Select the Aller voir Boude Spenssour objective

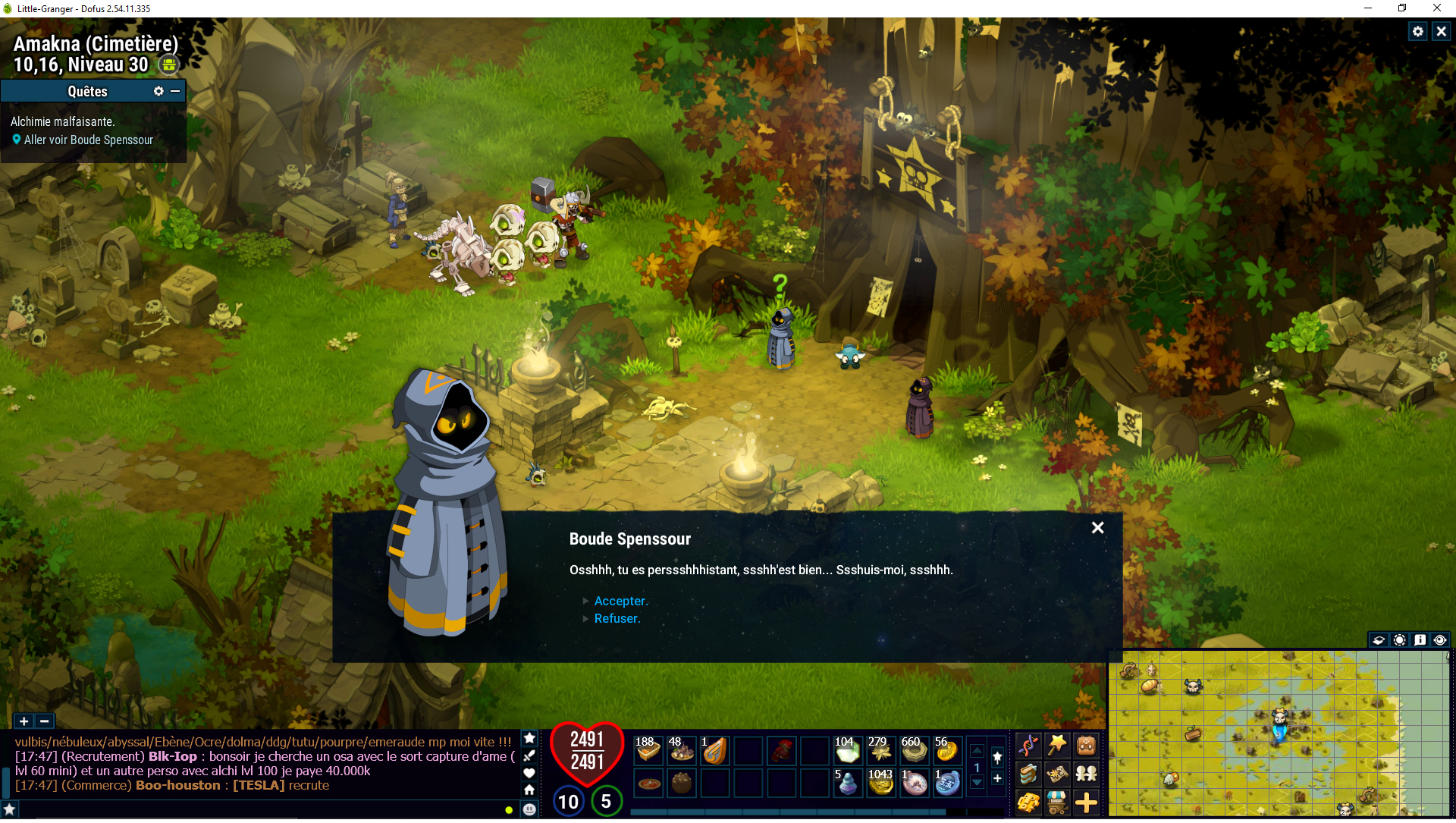click(x=88, y=140)
